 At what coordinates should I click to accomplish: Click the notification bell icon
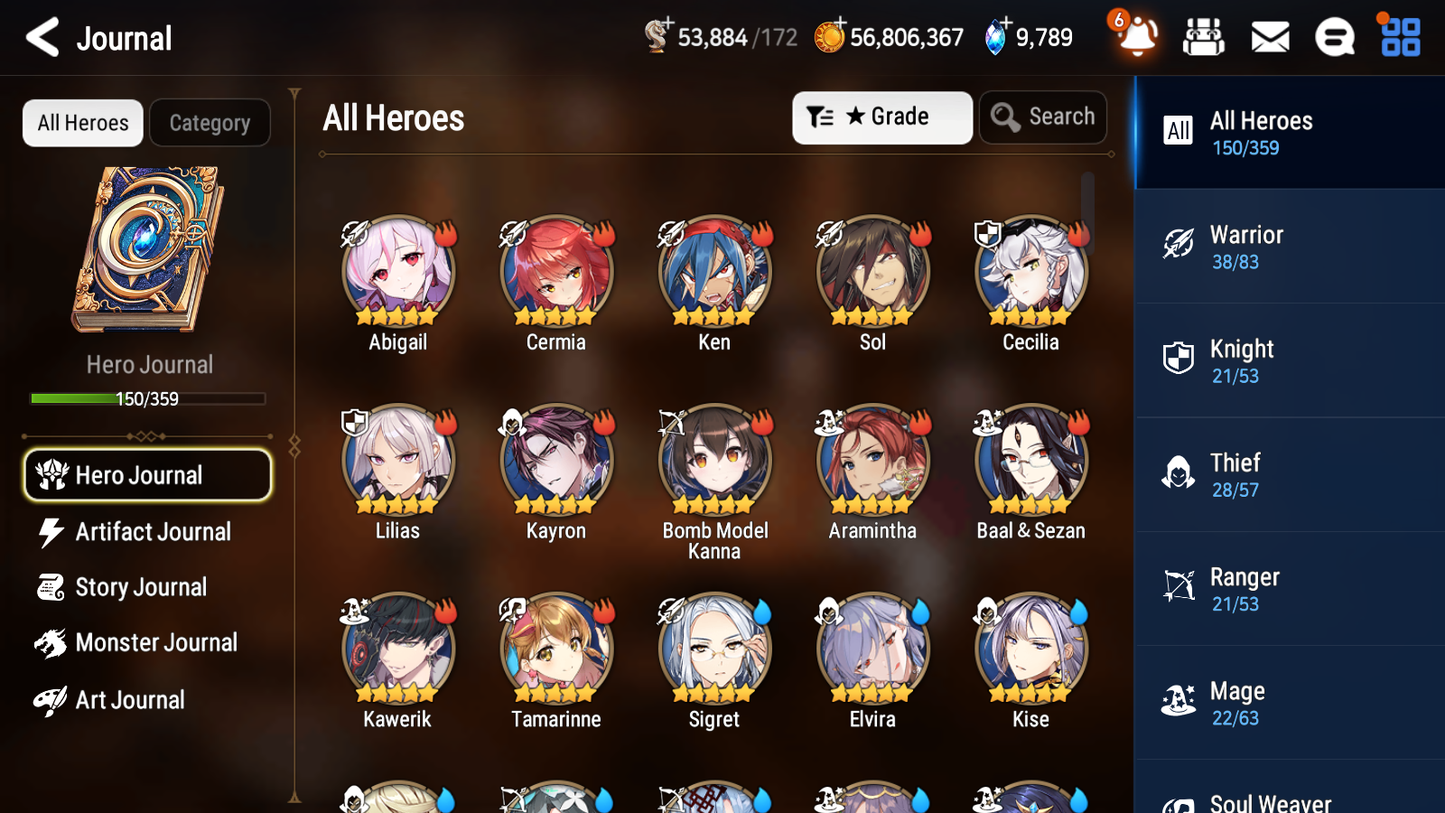[1135, 36]
